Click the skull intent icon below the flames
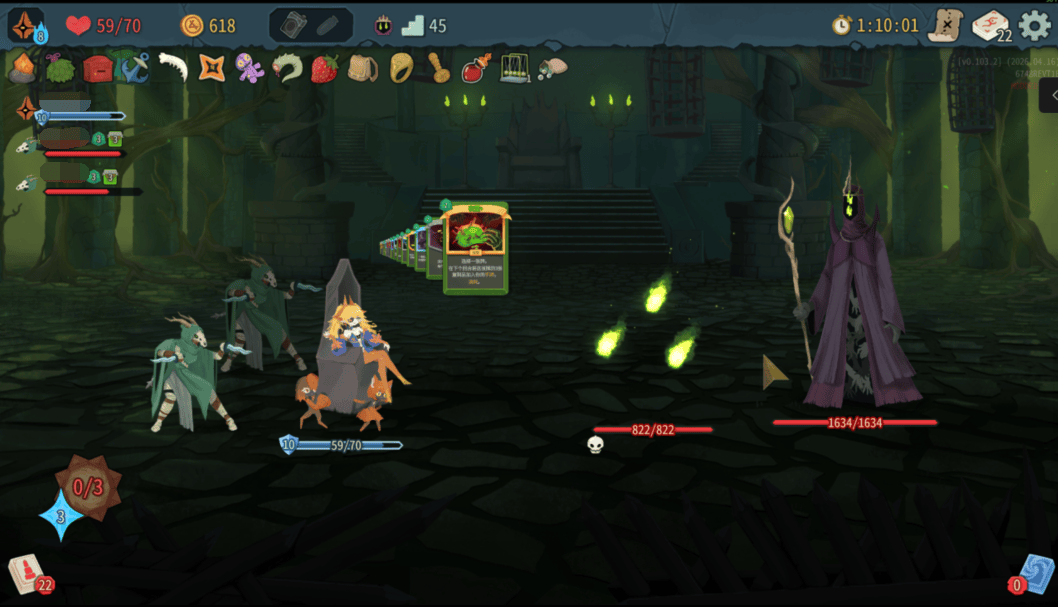The height and width of the screenshot is (607, 1058). pos(595,445)
